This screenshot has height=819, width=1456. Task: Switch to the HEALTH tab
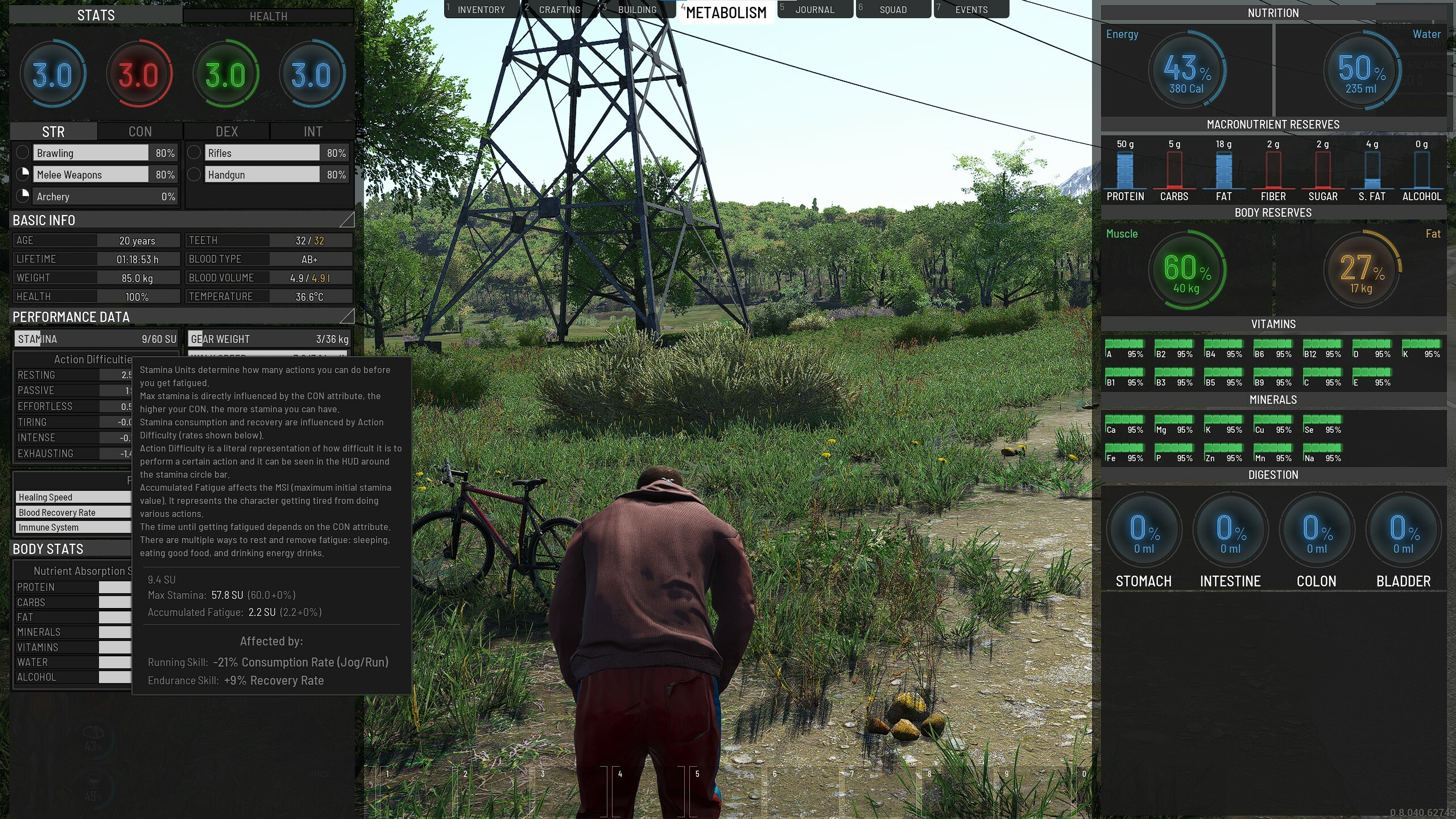[x=267, y=15]
